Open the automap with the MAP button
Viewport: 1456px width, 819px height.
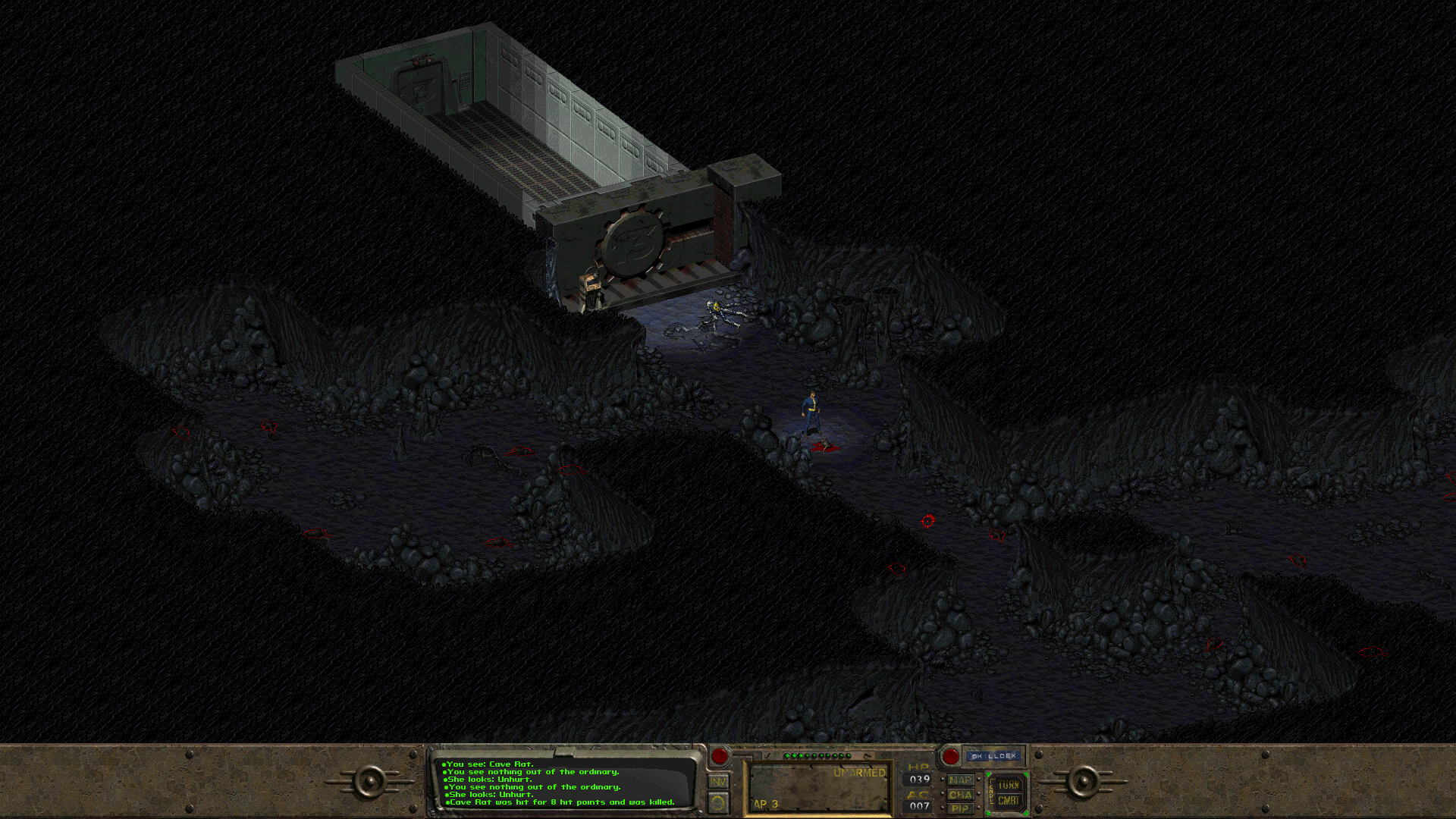[960, 780]
